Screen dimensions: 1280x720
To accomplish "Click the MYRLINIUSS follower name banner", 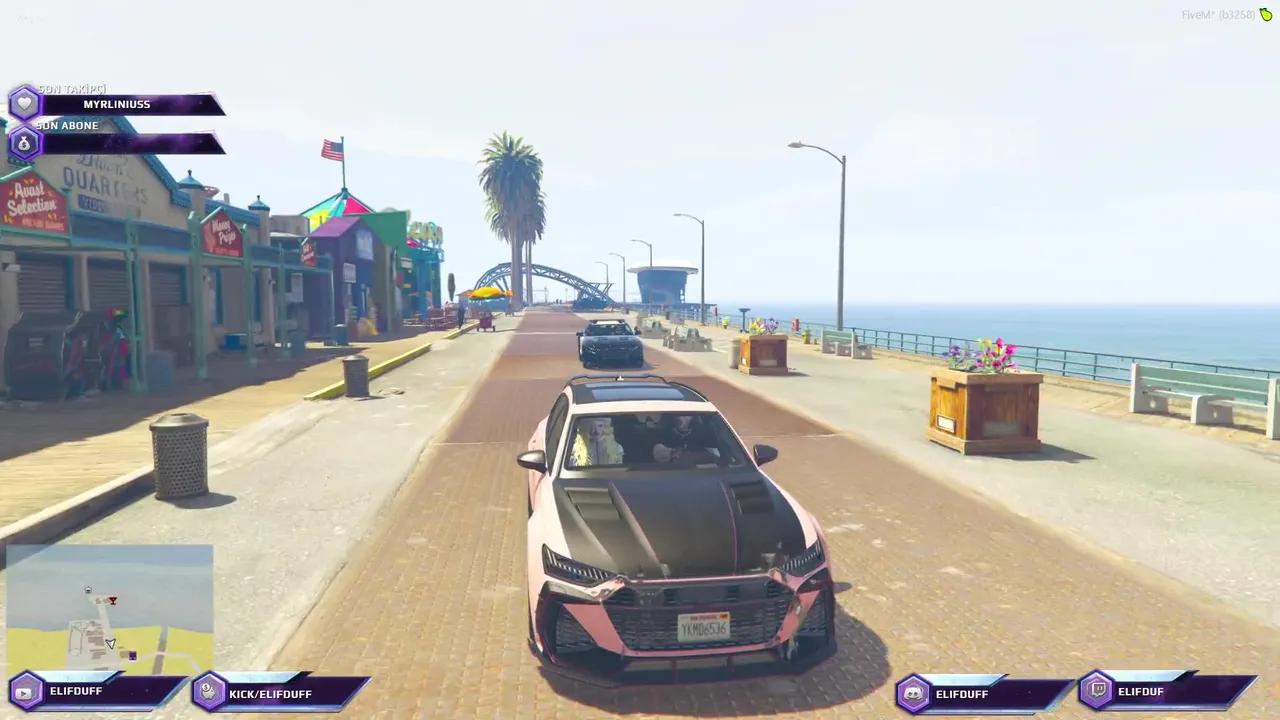I will [117, 104].
